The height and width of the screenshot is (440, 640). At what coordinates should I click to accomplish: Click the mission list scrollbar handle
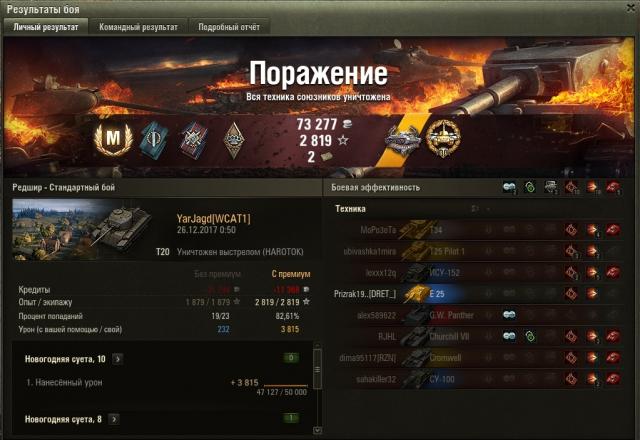318,368
